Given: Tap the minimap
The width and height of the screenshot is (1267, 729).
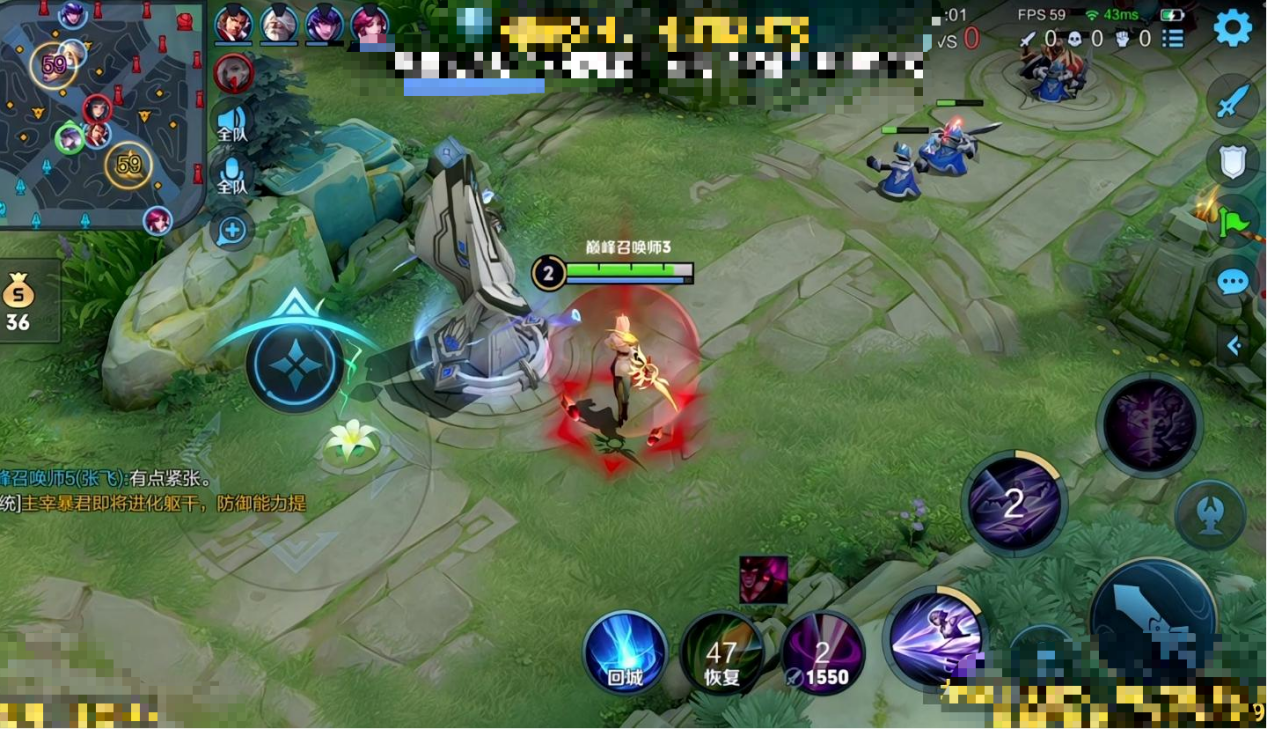Looking at the screenshot, I should [101, 115].
